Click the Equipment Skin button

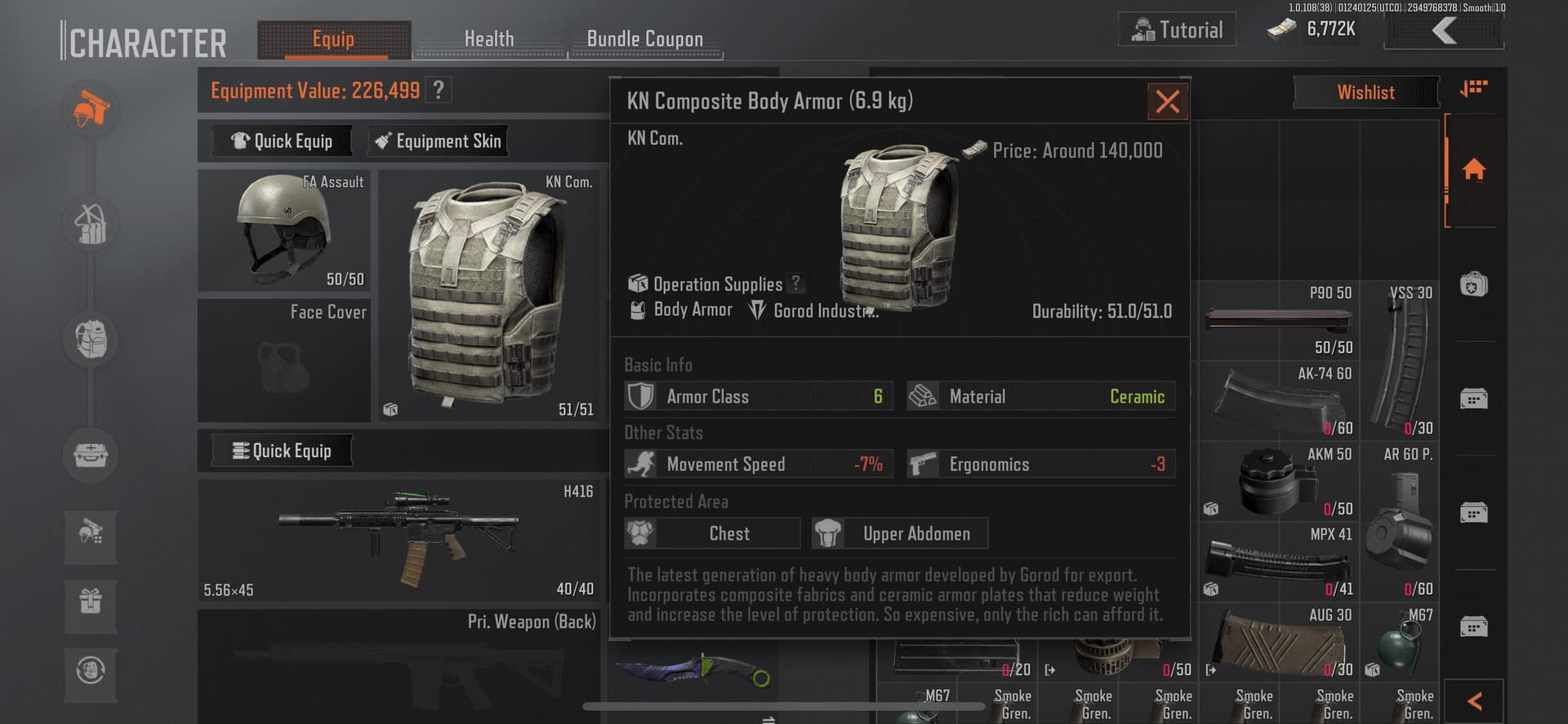tap(438, 141)
